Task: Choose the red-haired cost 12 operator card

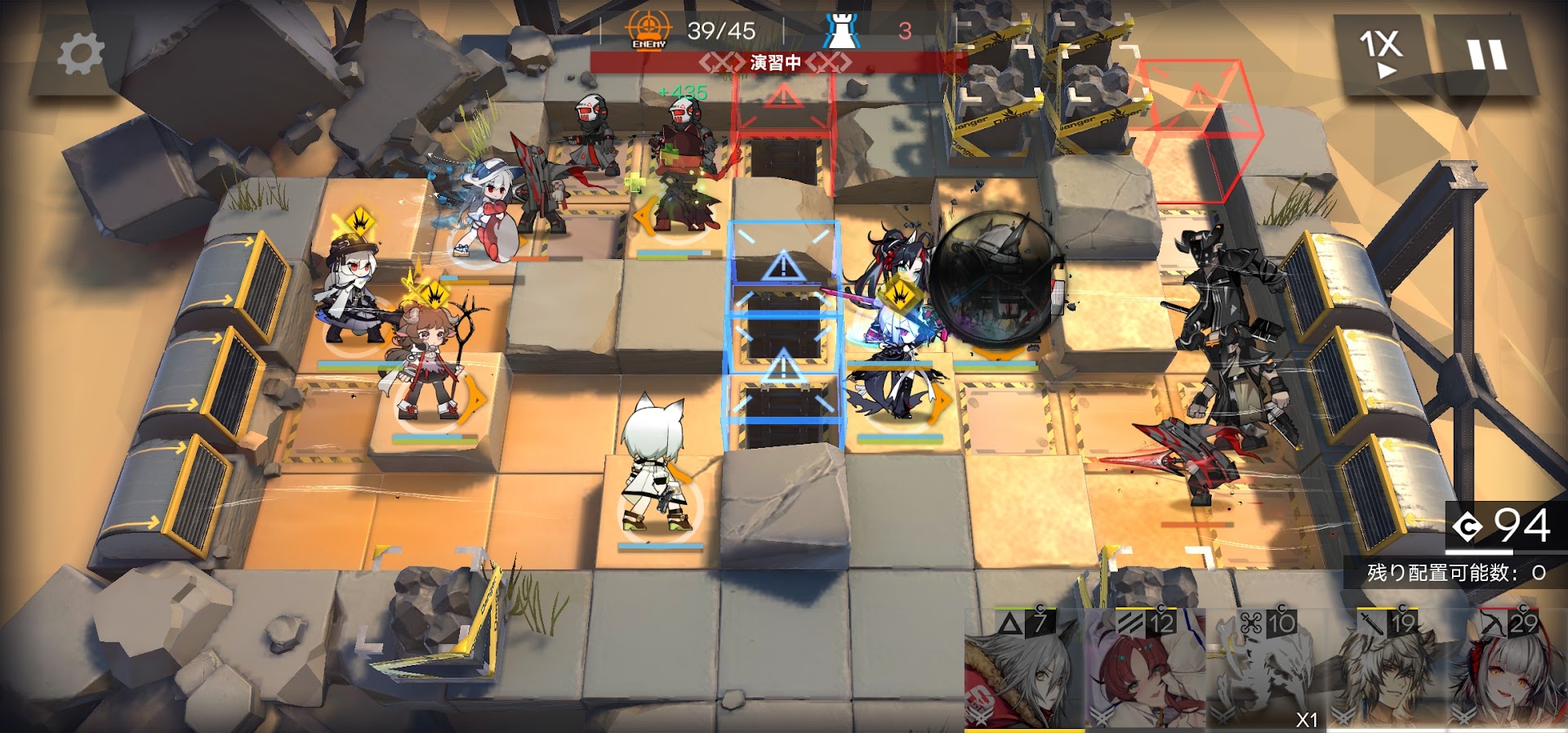Action: (x=1145, y=668)
